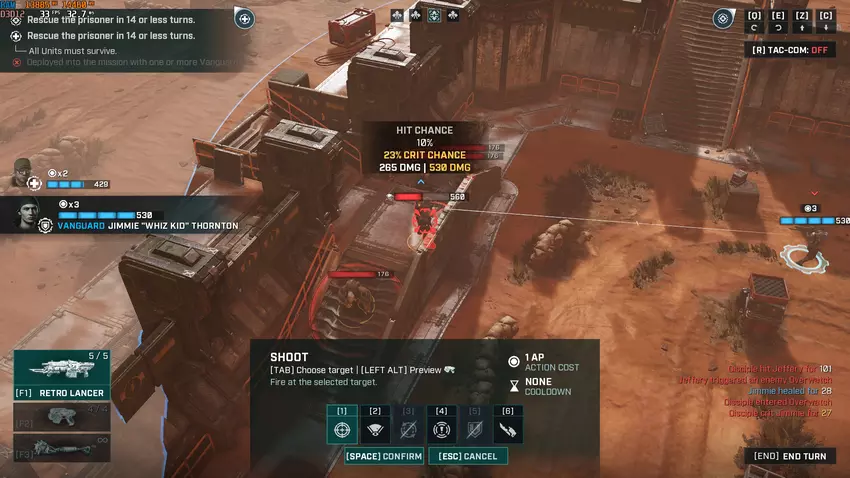Rotate the camera counter-clockwise
This screenshot has height=478, width=850.
tap(754, 21)
